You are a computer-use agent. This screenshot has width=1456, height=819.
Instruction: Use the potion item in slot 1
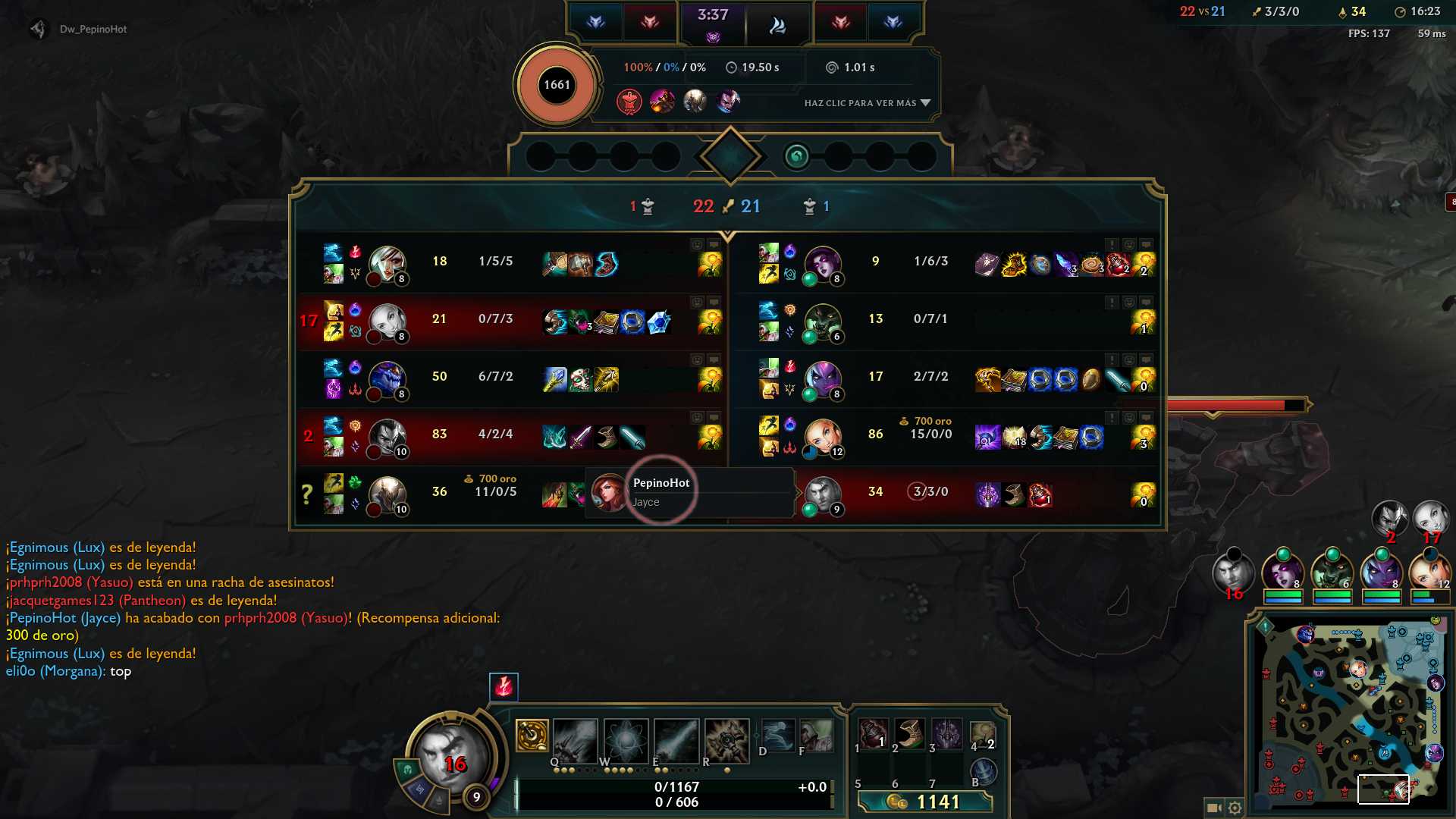[873, 733]
